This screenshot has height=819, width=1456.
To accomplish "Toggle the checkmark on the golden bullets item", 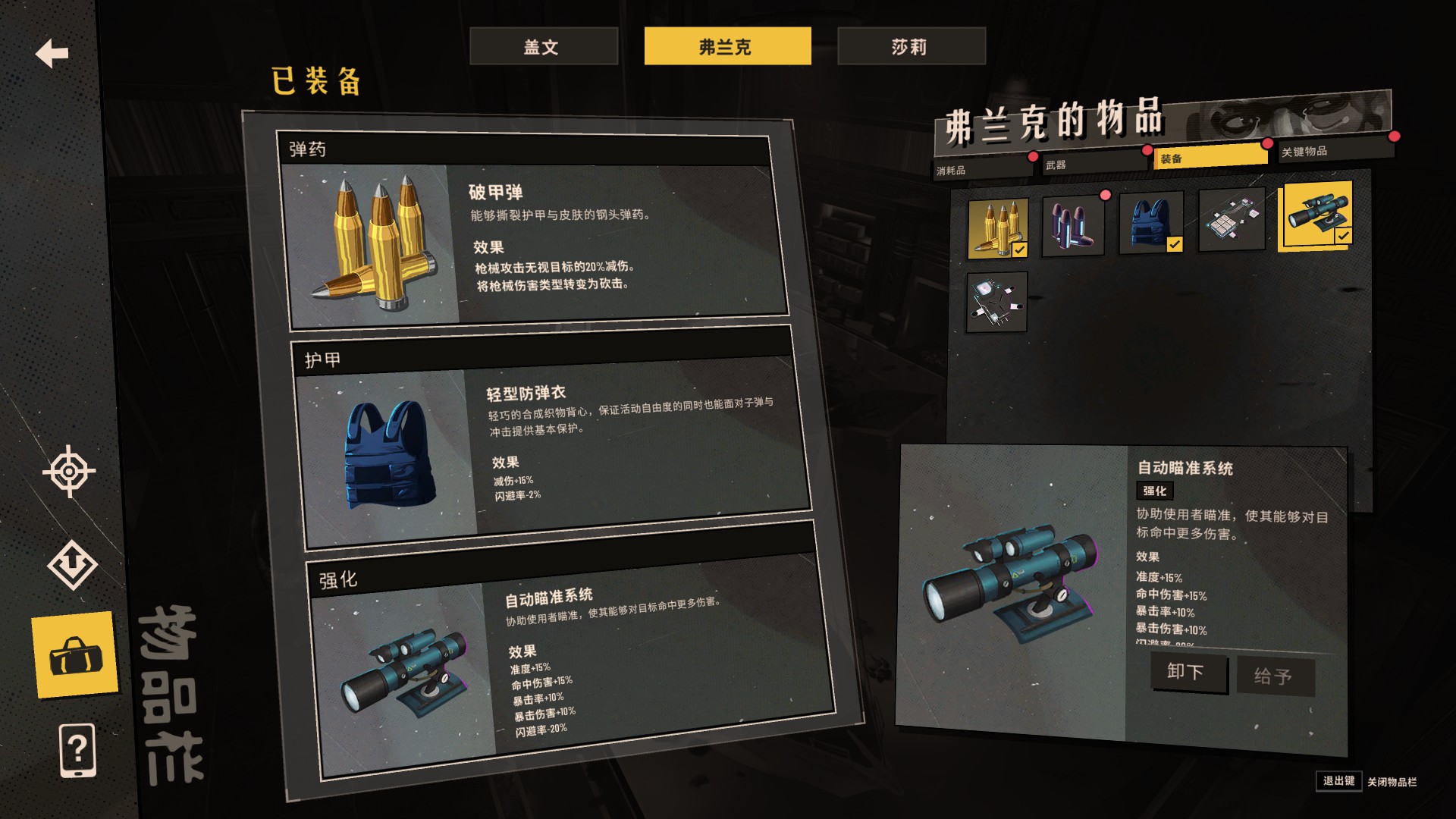I will (x=1019, y=249).
